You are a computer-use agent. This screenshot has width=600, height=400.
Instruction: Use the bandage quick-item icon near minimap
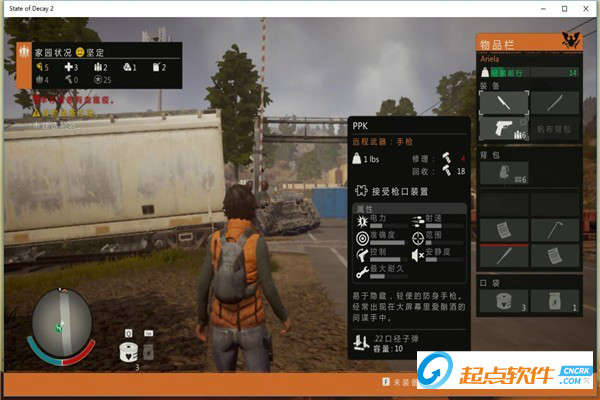(x=128, y=351)
